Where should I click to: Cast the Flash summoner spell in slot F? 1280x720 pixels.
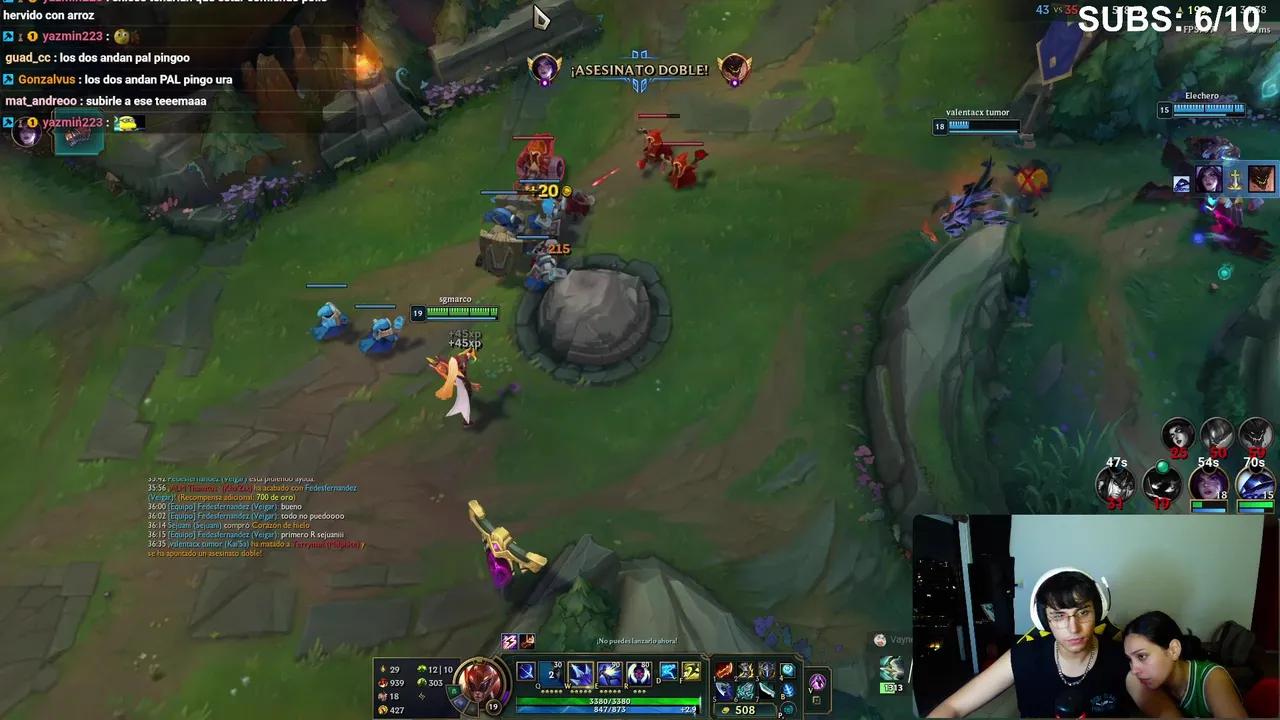point(691,669)
